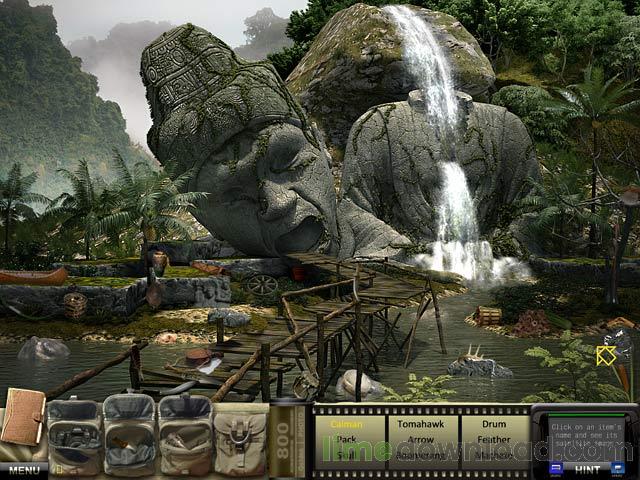Select Tomahawk in the item list
The height and width of the screenshot is (480, 640).
pyautogui.click(x=420, y=424)
